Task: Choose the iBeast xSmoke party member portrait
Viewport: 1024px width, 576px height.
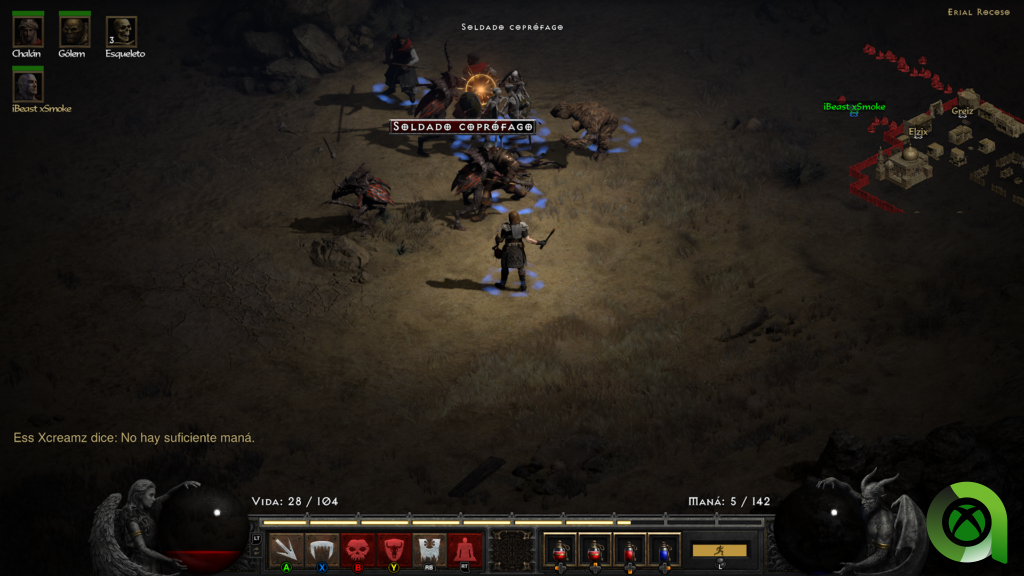Action: coord(27,86)
